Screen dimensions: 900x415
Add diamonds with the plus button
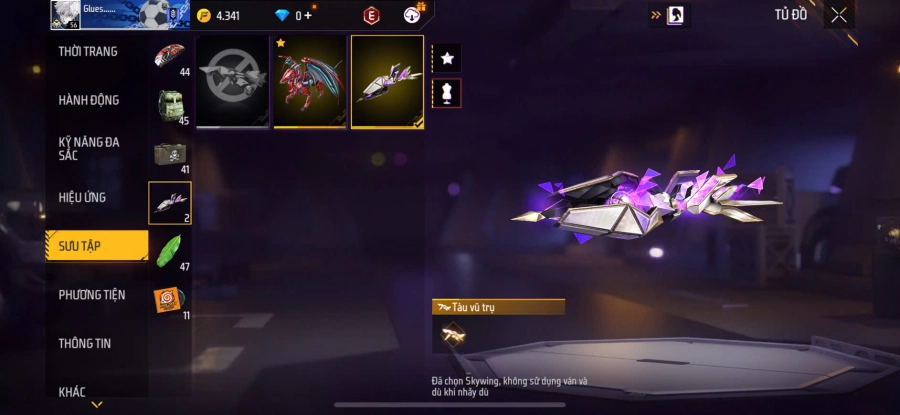click(x=308, y=16)
